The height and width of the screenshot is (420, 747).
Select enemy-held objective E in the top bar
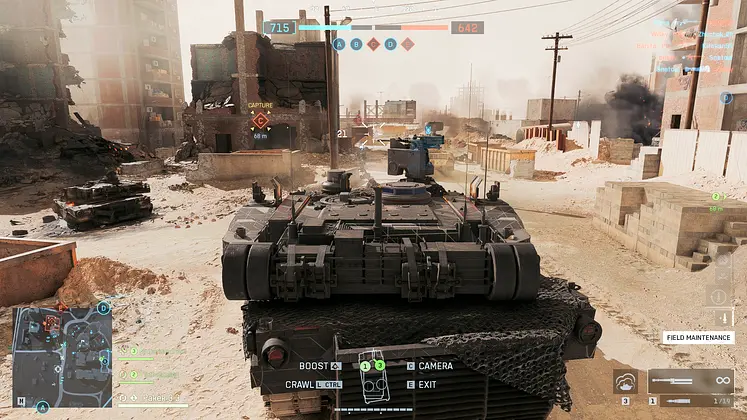tap(407, 44)
